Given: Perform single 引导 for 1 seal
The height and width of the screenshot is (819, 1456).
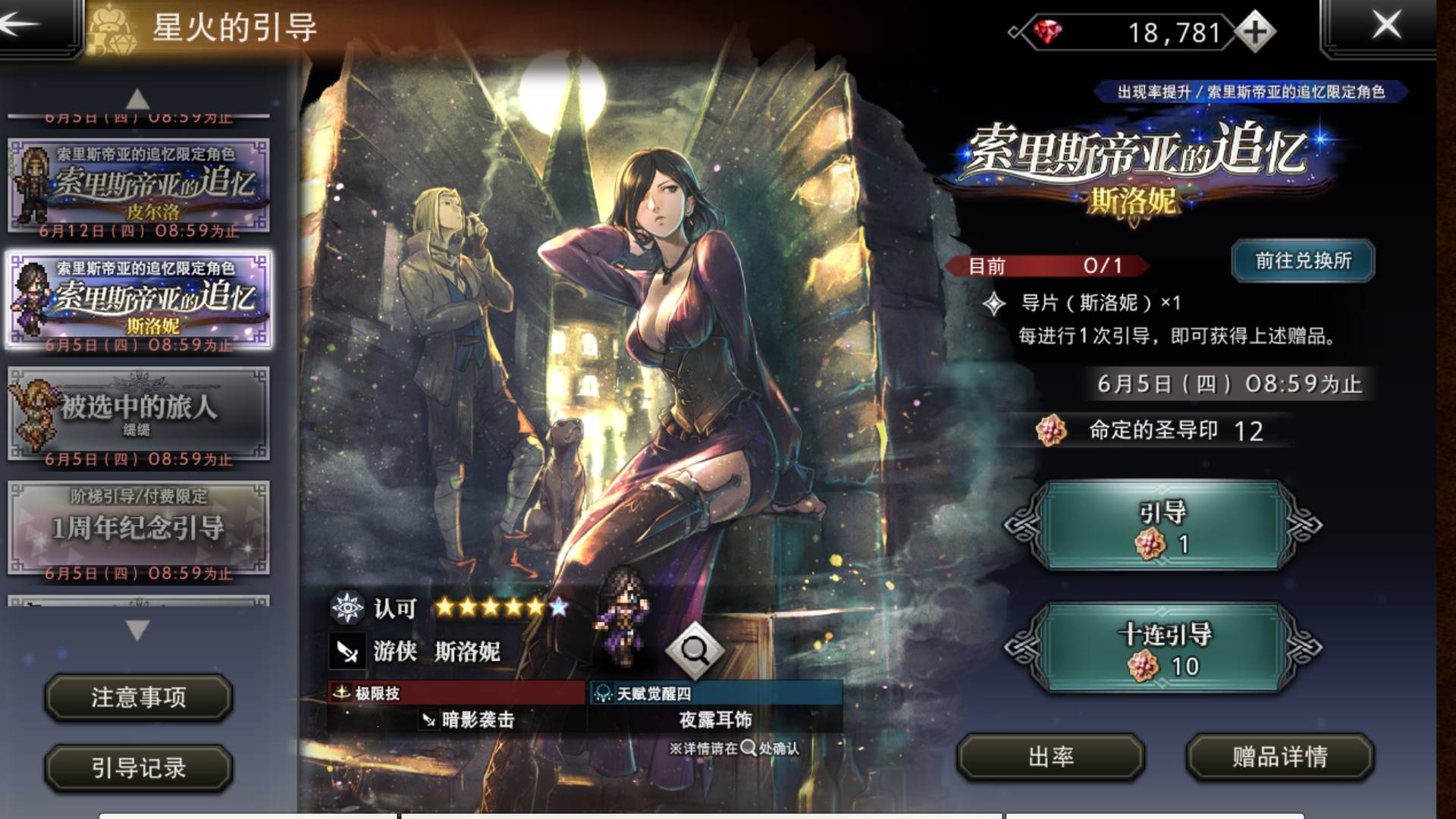Looking at the screenshot, I should click(1163, 526).
